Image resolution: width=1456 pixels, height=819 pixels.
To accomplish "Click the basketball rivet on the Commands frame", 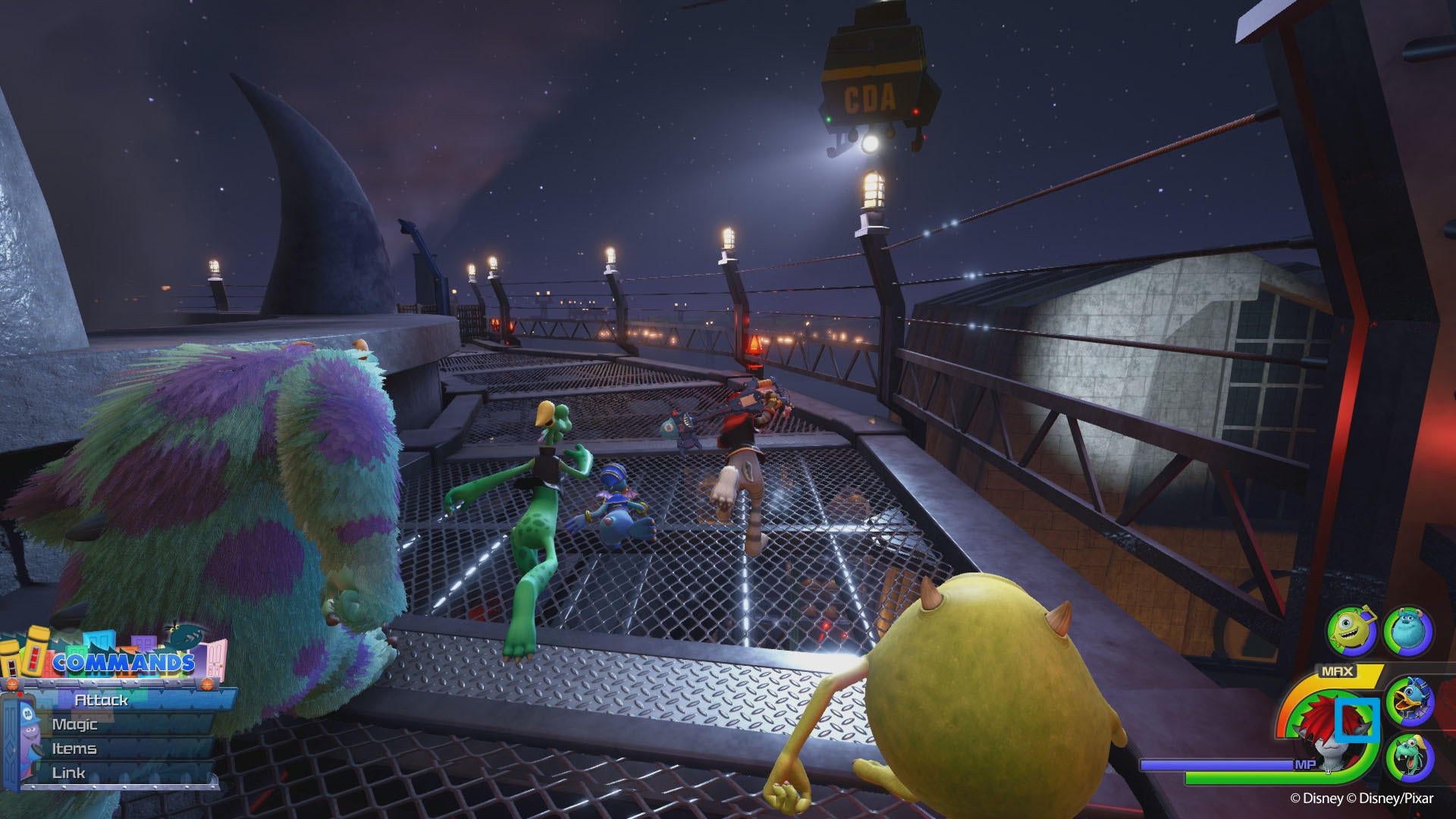I will click(x=207, y=683).
